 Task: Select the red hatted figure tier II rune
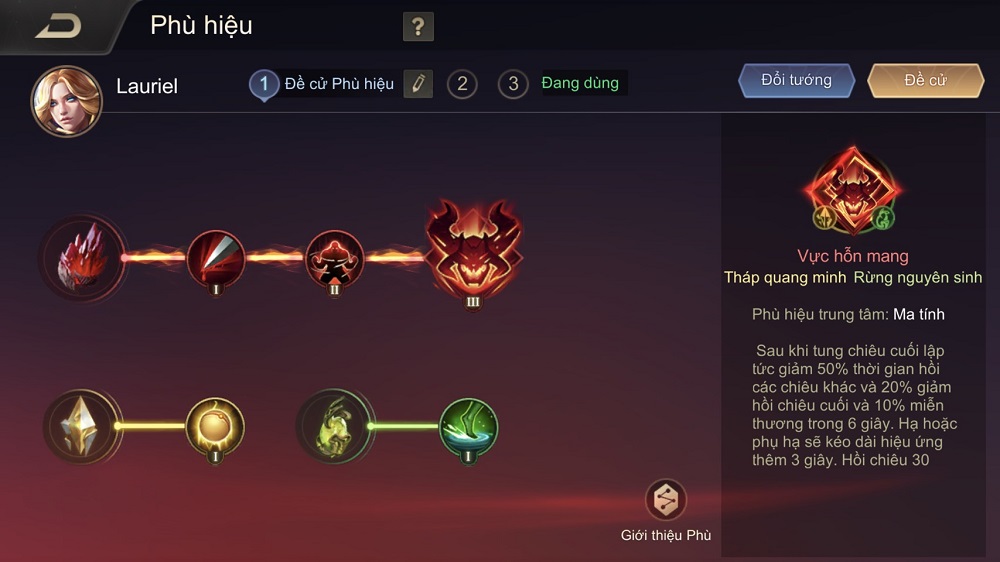334,258
